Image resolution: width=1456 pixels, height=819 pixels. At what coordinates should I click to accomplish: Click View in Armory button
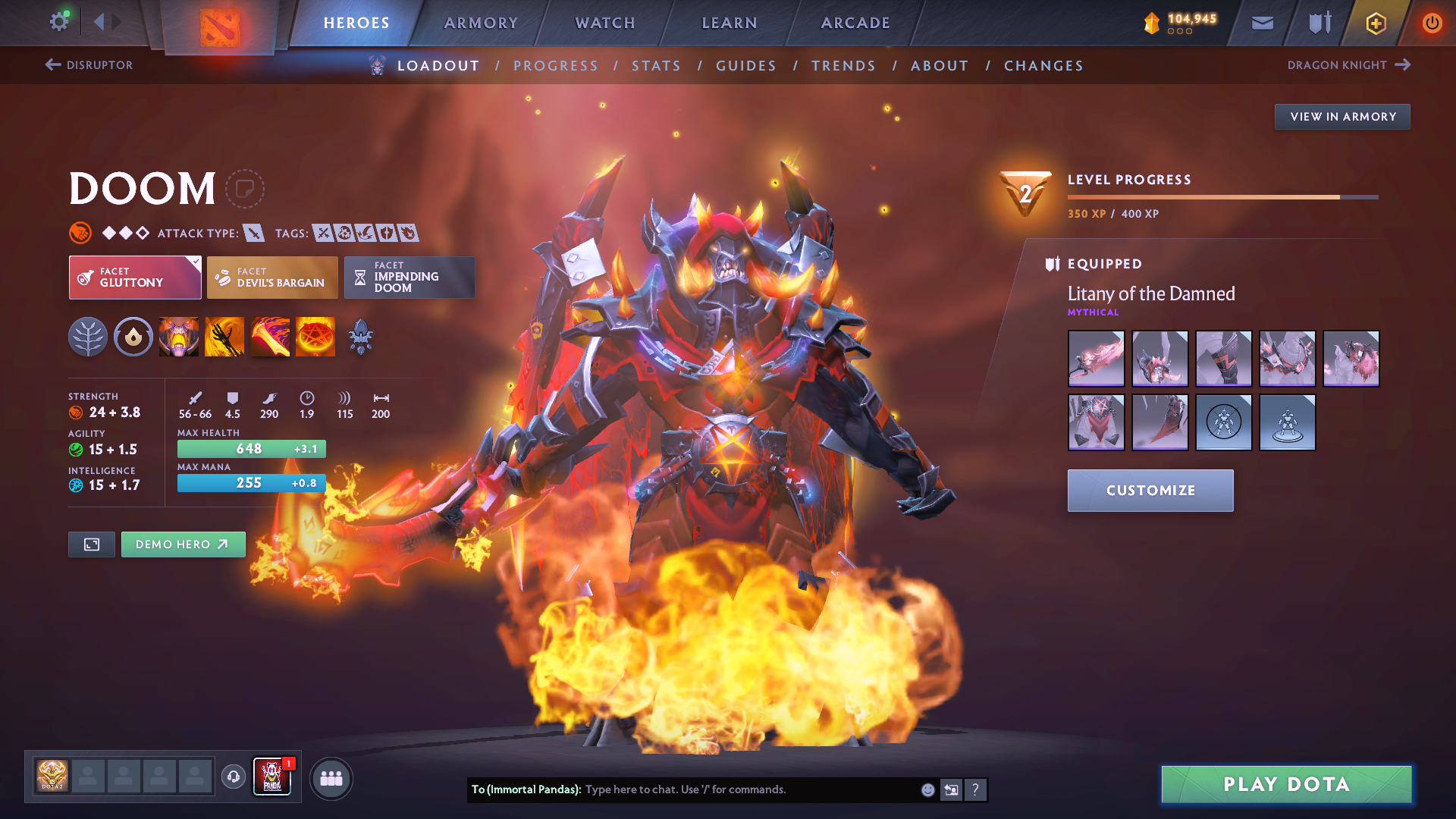coord(1342,117)
